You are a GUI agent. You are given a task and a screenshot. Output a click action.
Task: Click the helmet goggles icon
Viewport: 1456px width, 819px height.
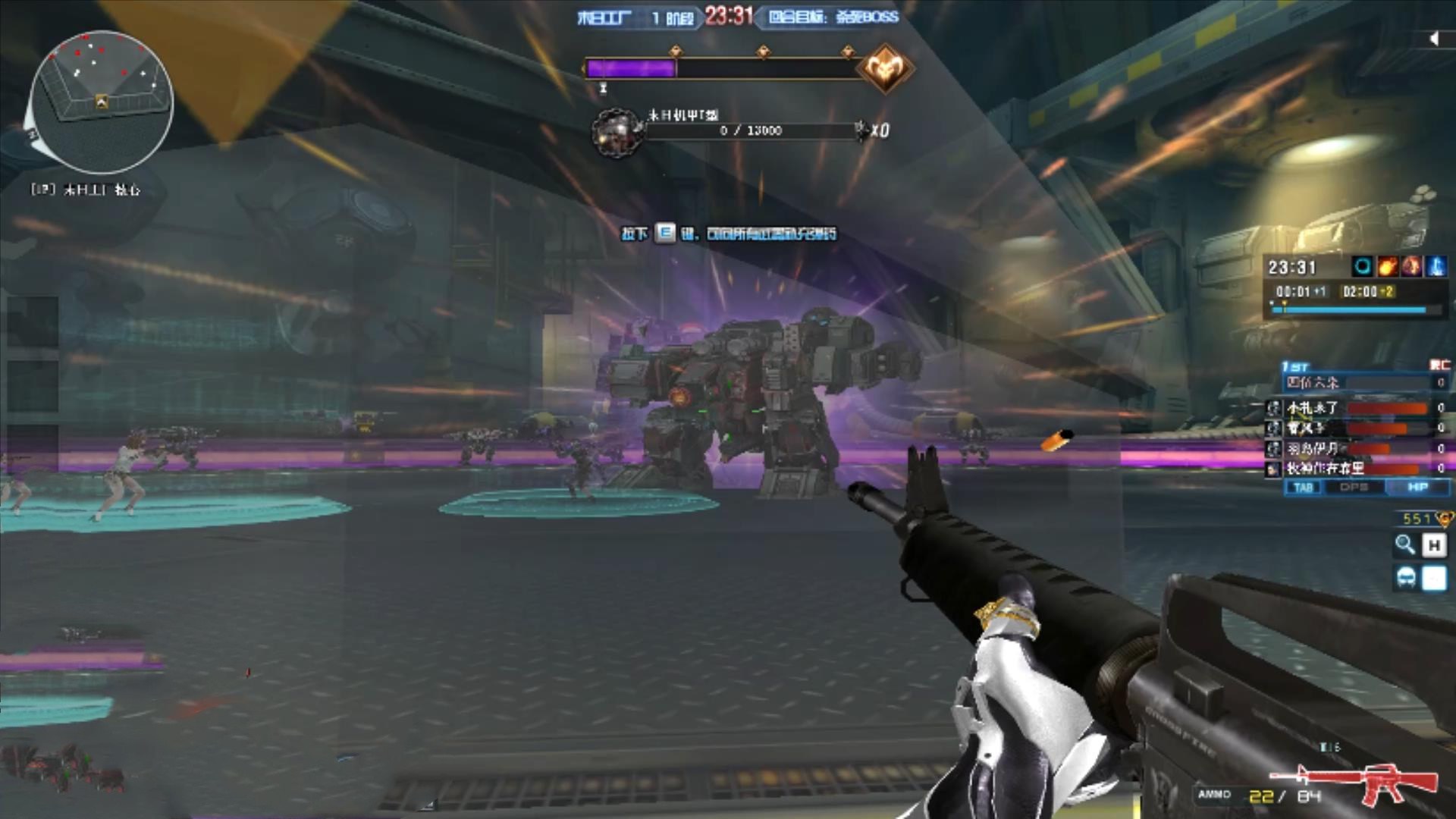[x=1405, y=579]
